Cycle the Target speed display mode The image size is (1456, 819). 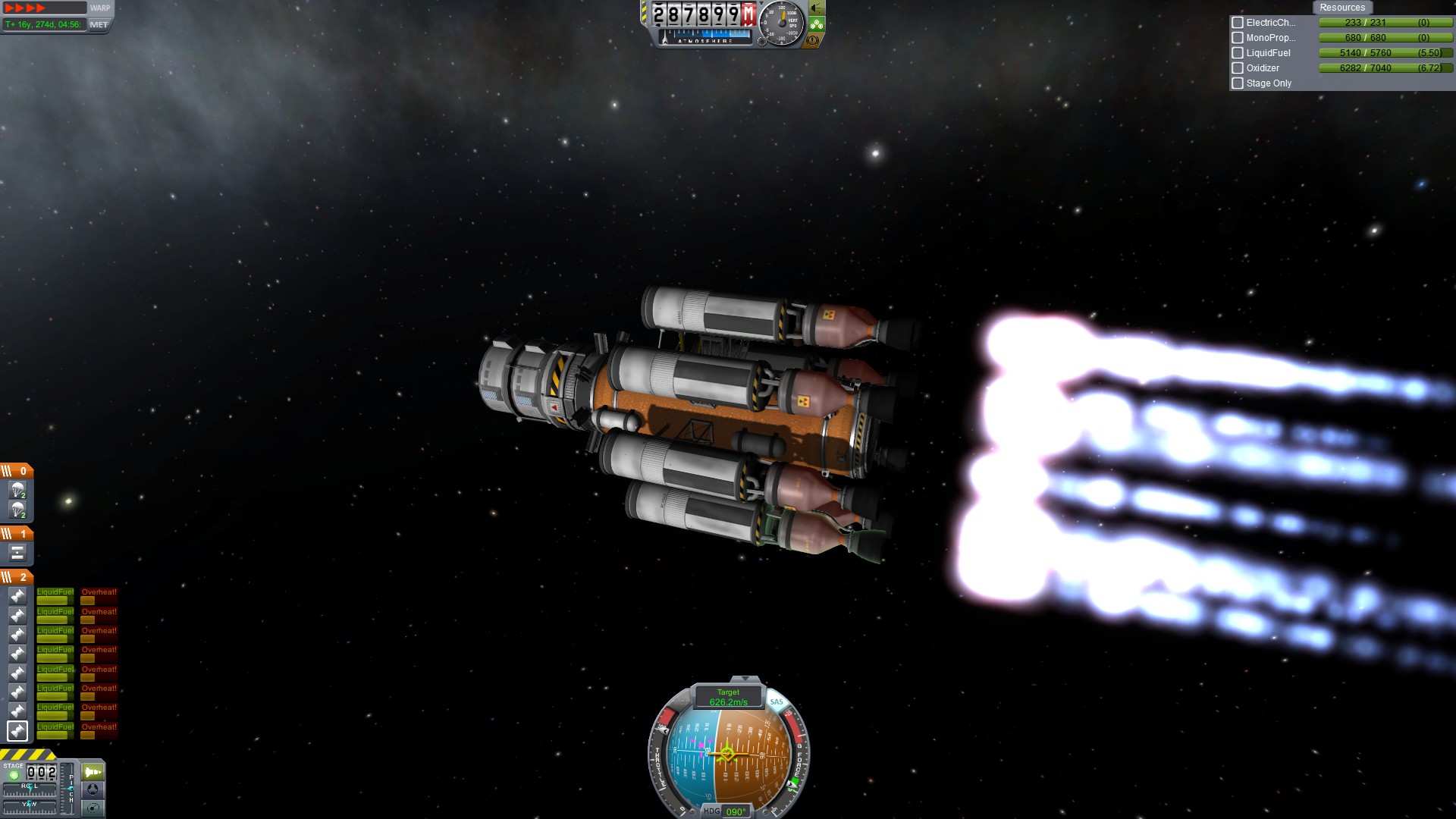pyautogui.click(x=728, y=697)
